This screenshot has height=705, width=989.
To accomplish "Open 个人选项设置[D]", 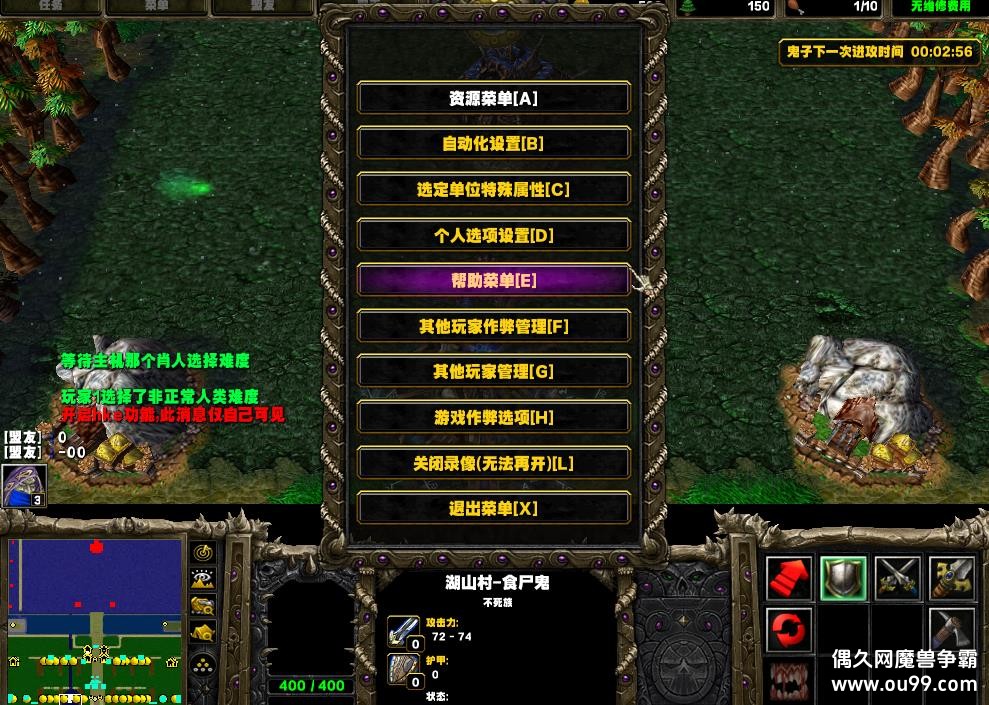I will 494,235.
